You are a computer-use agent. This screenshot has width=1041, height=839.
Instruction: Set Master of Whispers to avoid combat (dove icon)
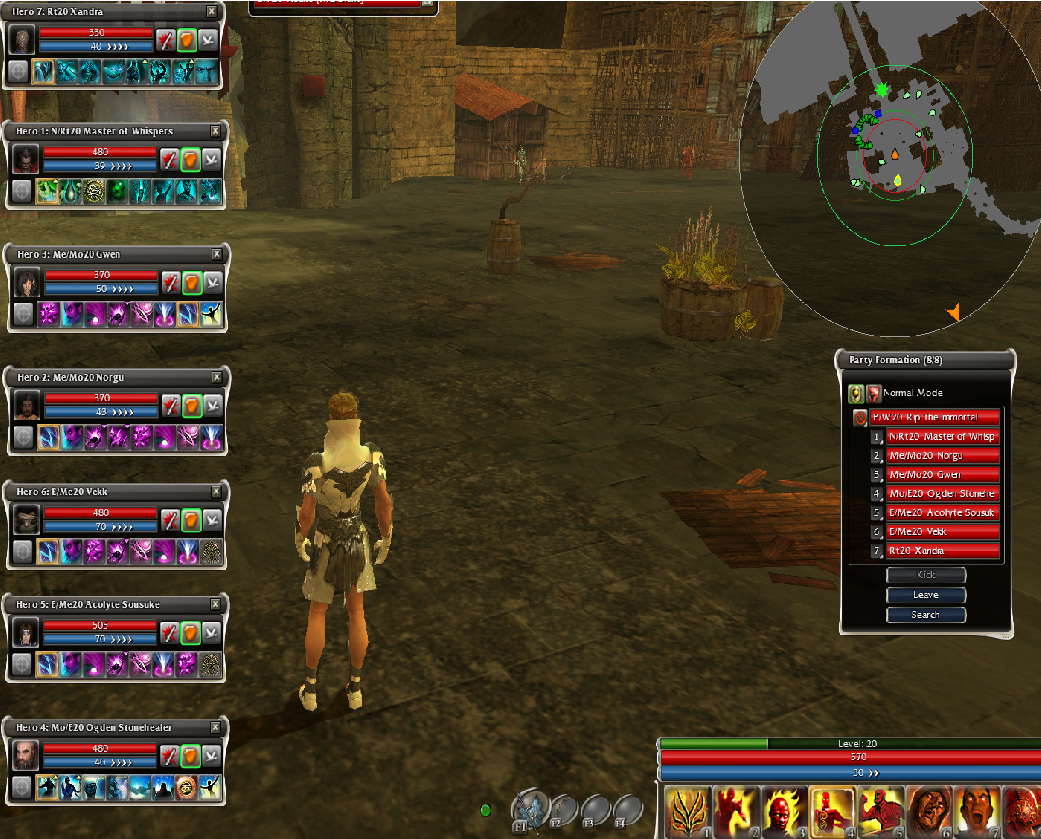tap(211, 159)
